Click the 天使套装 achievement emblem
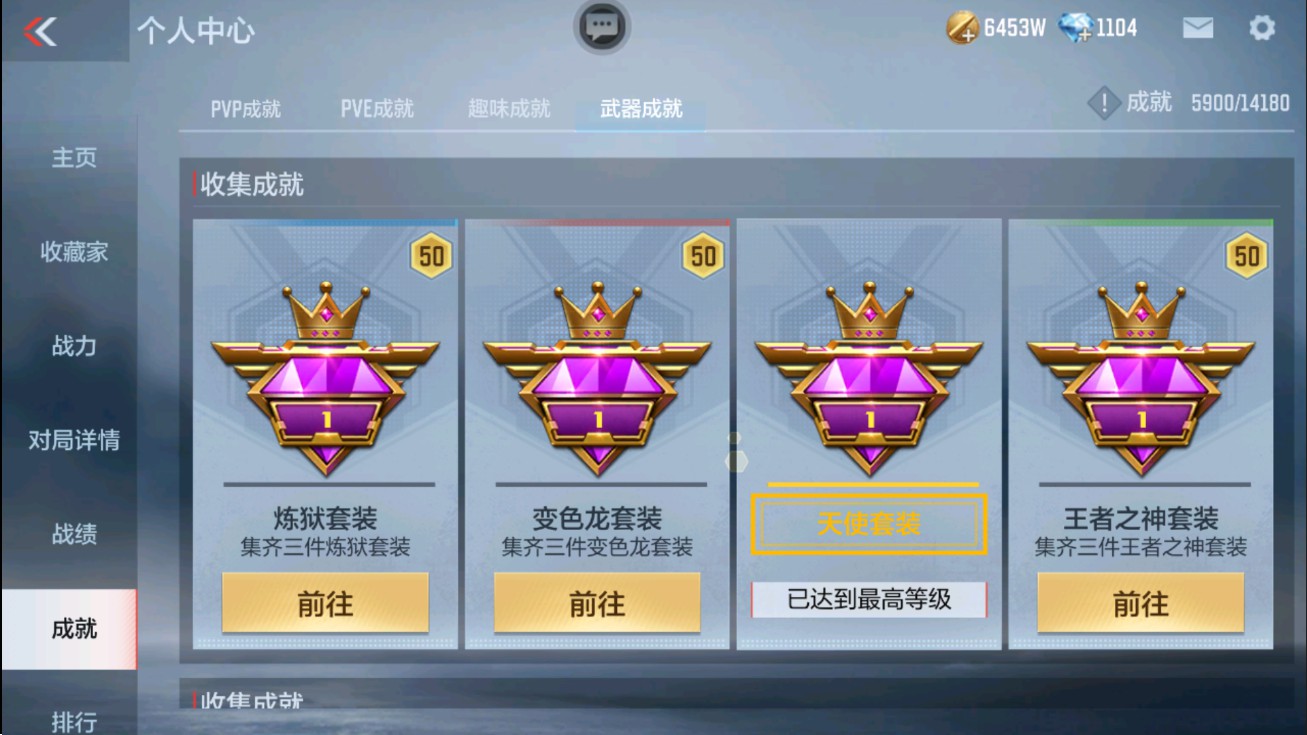The width and height of the screenshot is (1307, 735). (869, 365)
